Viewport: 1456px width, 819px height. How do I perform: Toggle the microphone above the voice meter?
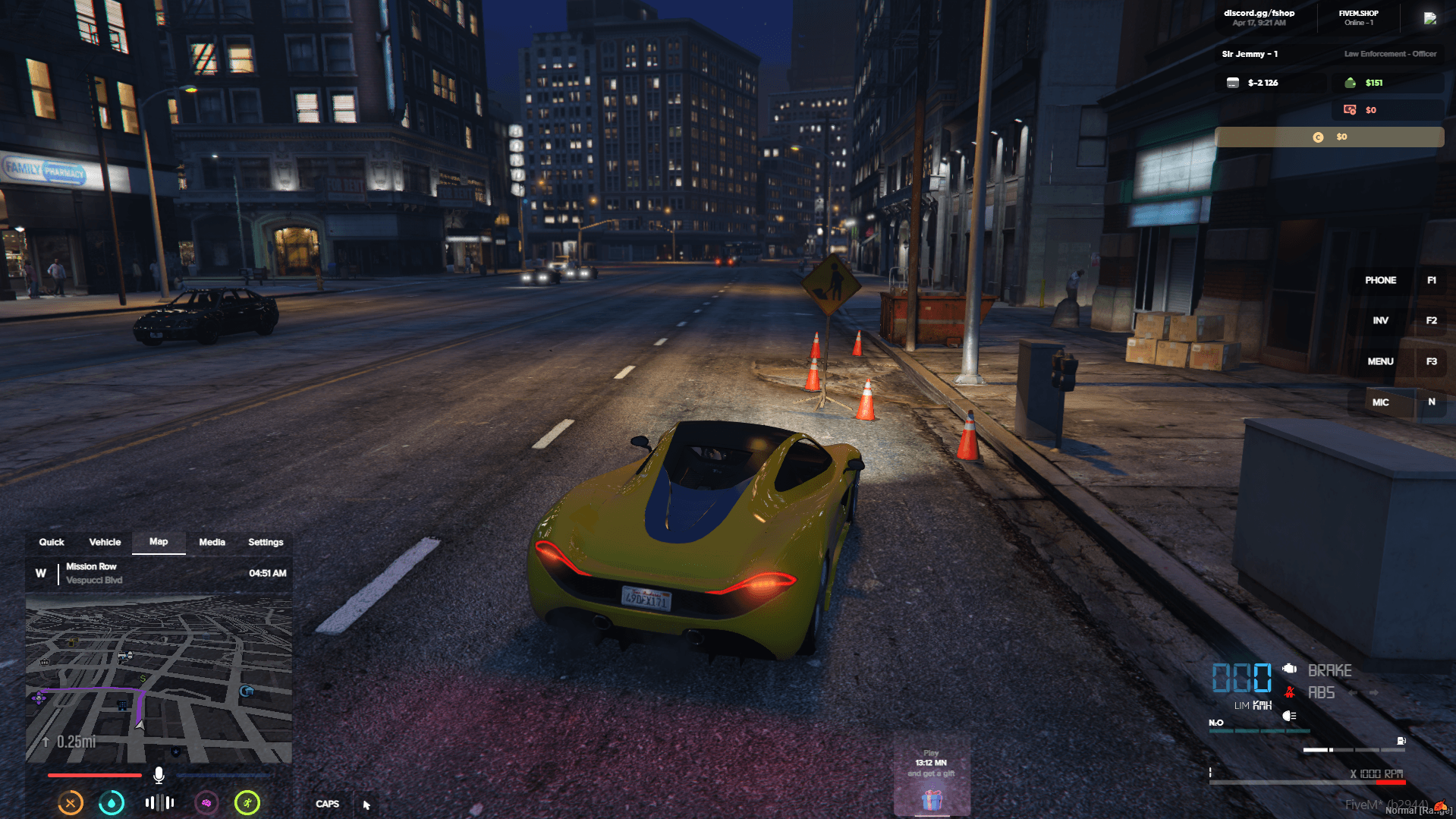tap(158, 775)
